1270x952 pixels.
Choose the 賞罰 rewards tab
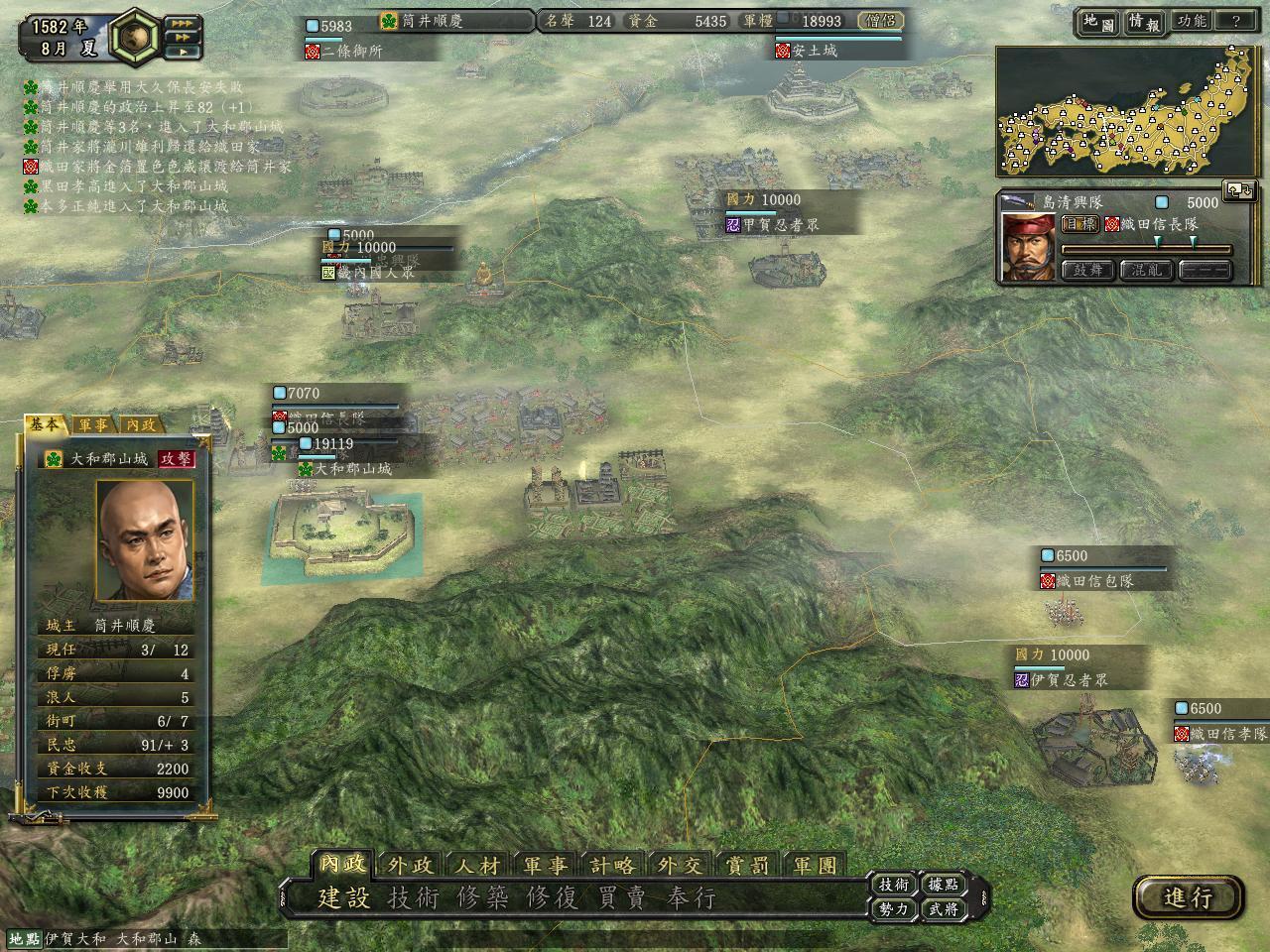(x=748, y=866)
